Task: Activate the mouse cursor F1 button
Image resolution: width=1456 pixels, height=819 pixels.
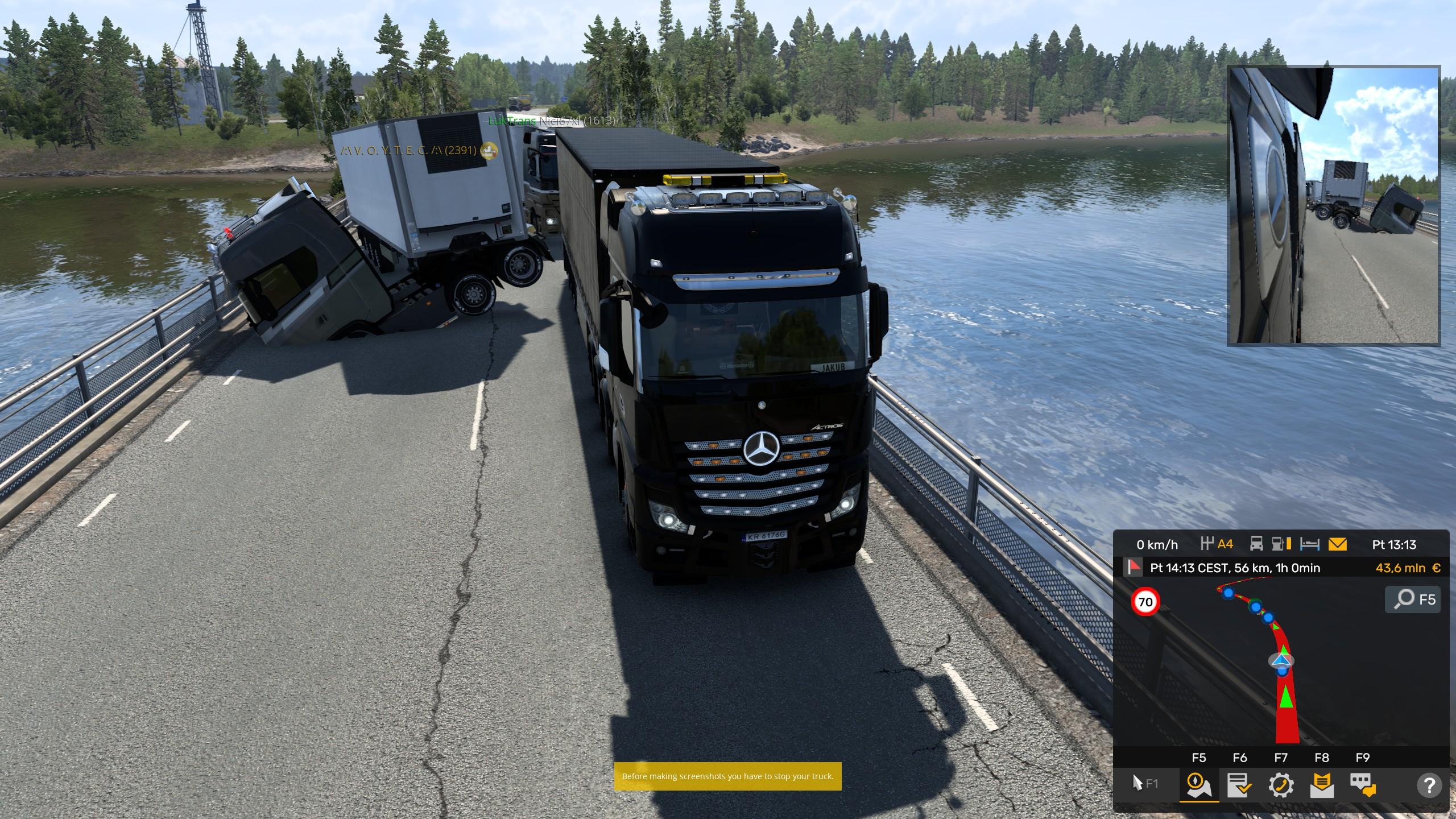Action: [1145, 784]
